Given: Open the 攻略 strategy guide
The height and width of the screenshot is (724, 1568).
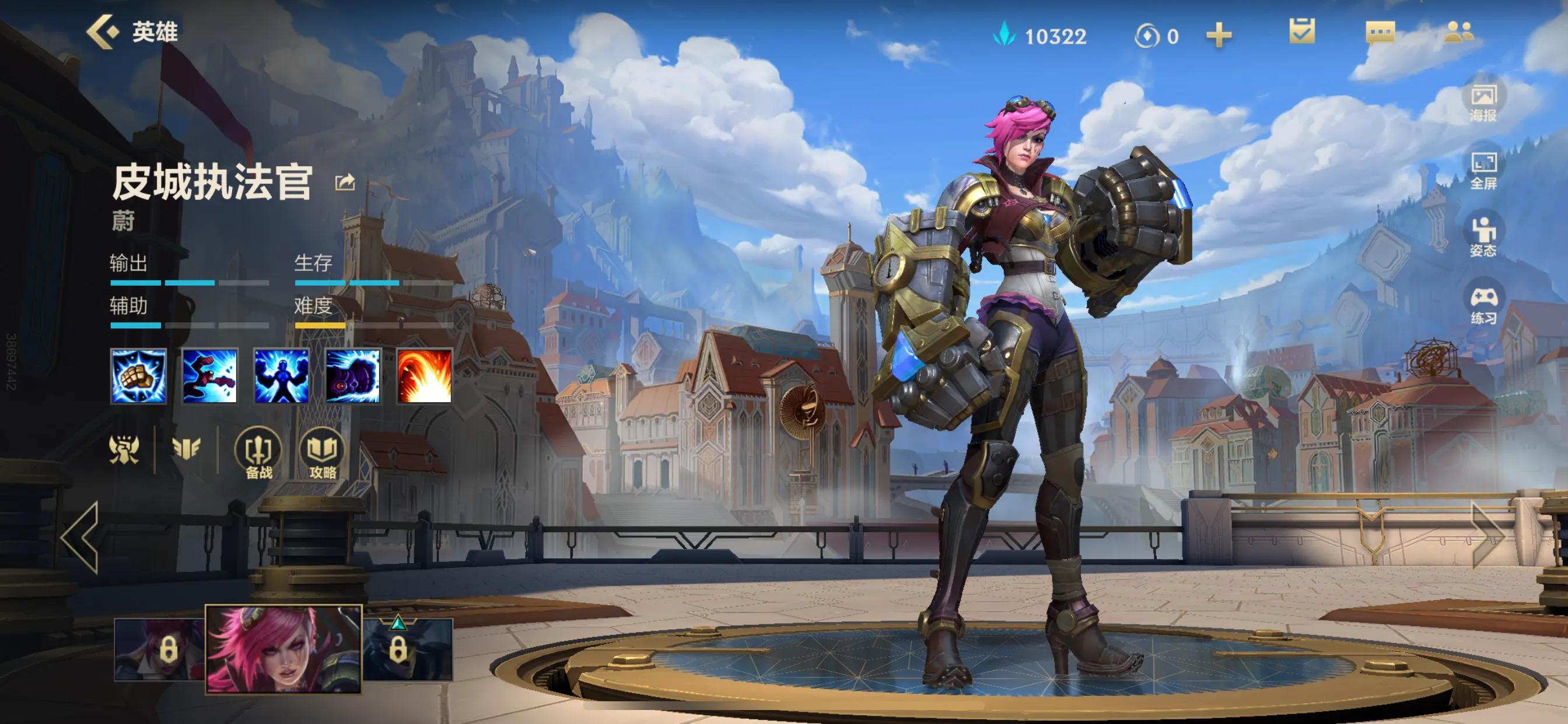Looking at the screenshot, I should coord(322,454).
